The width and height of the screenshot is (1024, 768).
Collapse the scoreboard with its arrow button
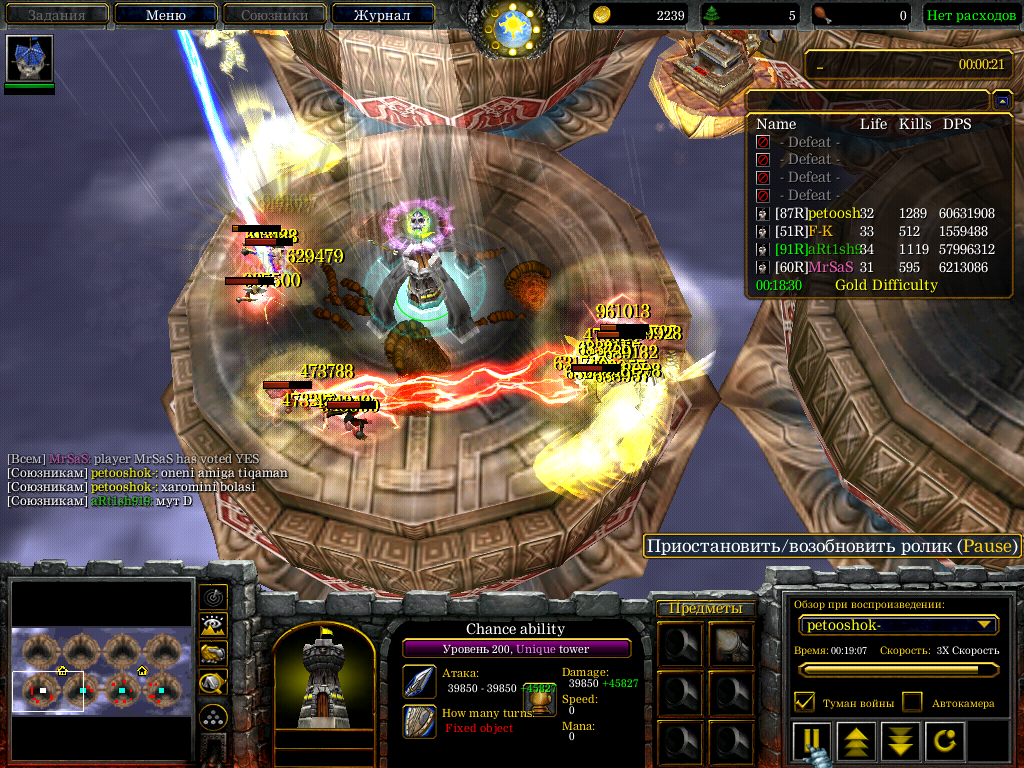click(1003, 101)
